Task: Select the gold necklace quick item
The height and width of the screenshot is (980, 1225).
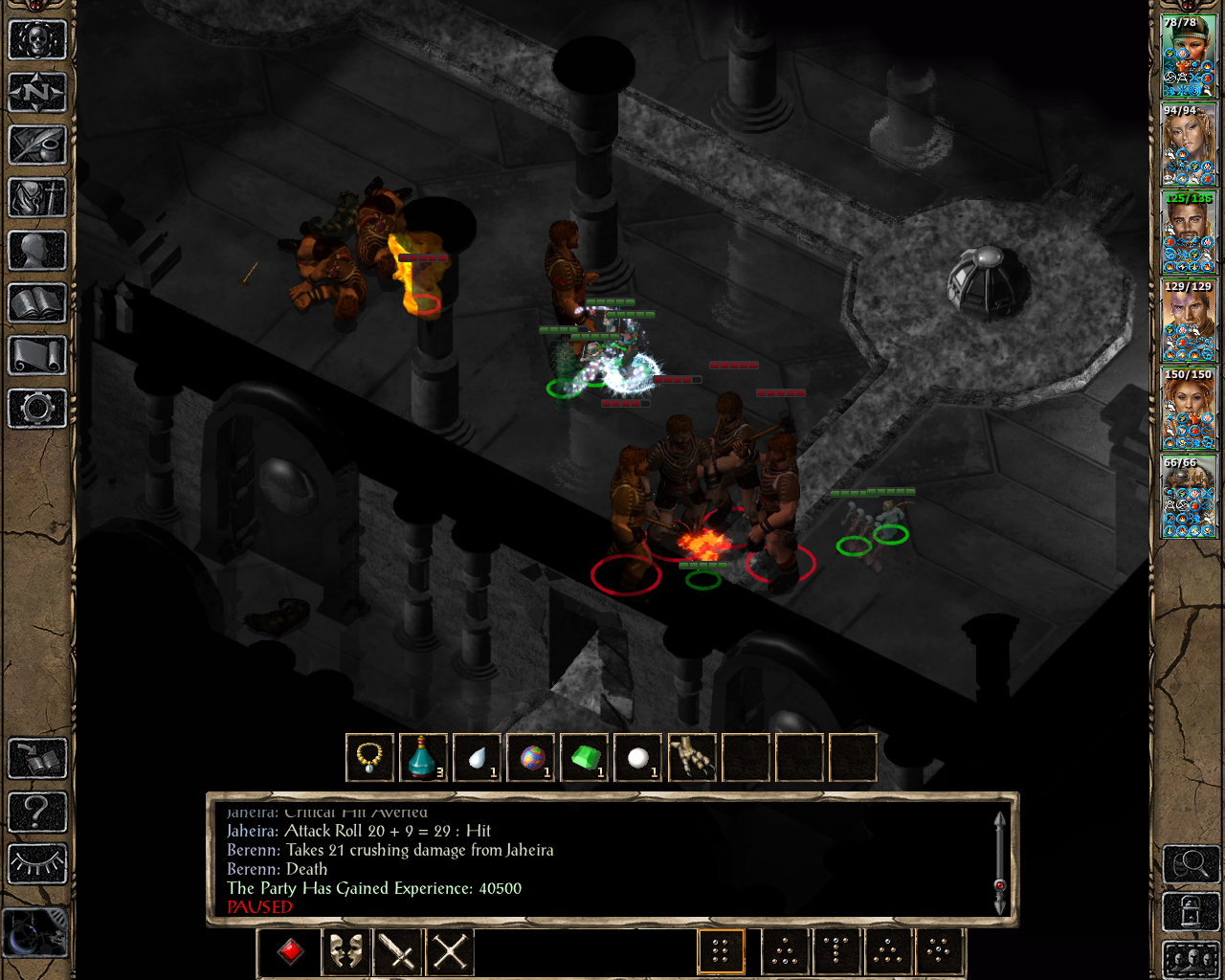Action: pyautogui.click(x=369, y=758)
